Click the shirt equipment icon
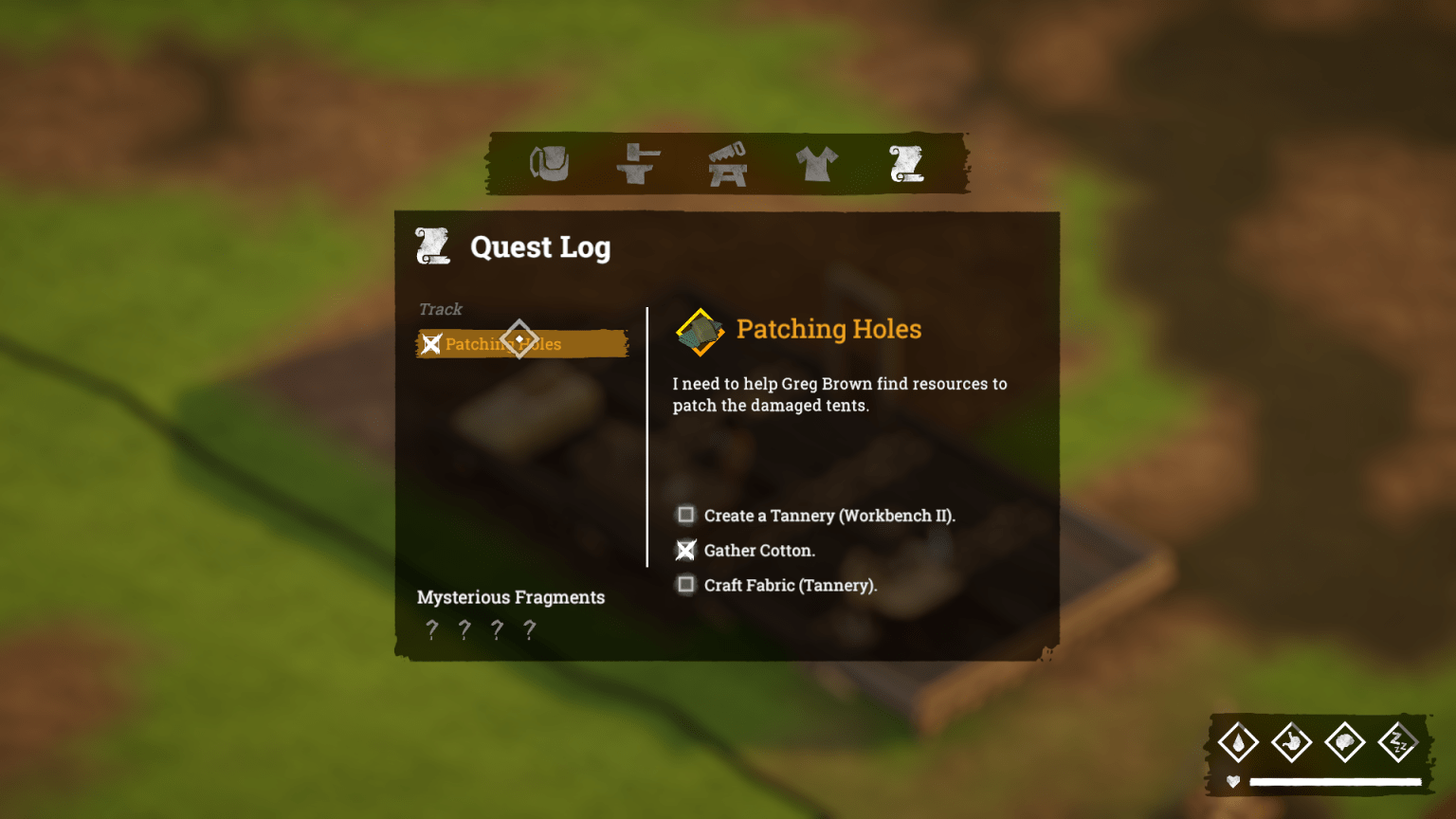The height and width of the screenshot is (819, 1456). (x=817, y=163)
